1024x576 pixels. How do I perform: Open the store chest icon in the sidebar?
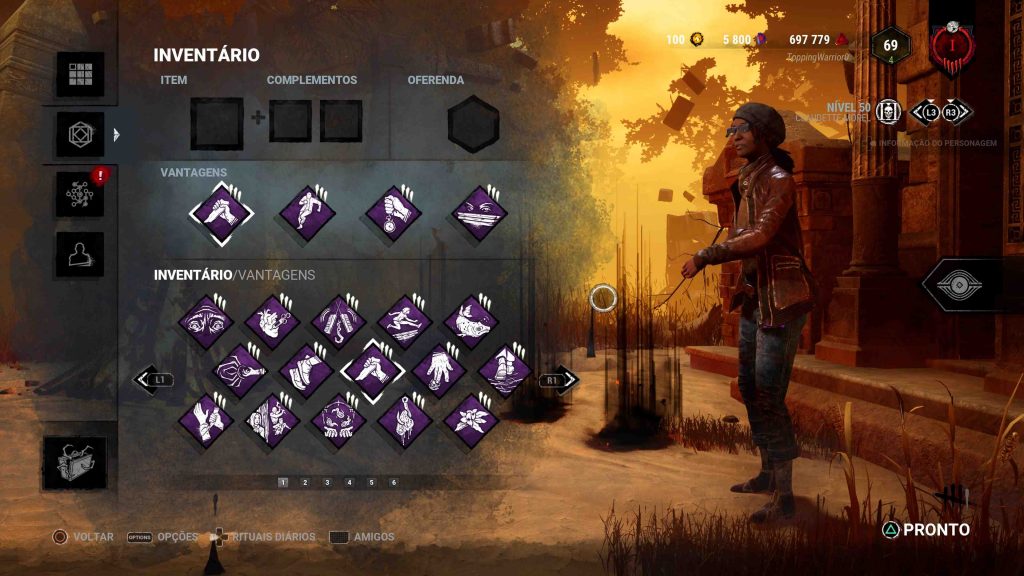80,462
